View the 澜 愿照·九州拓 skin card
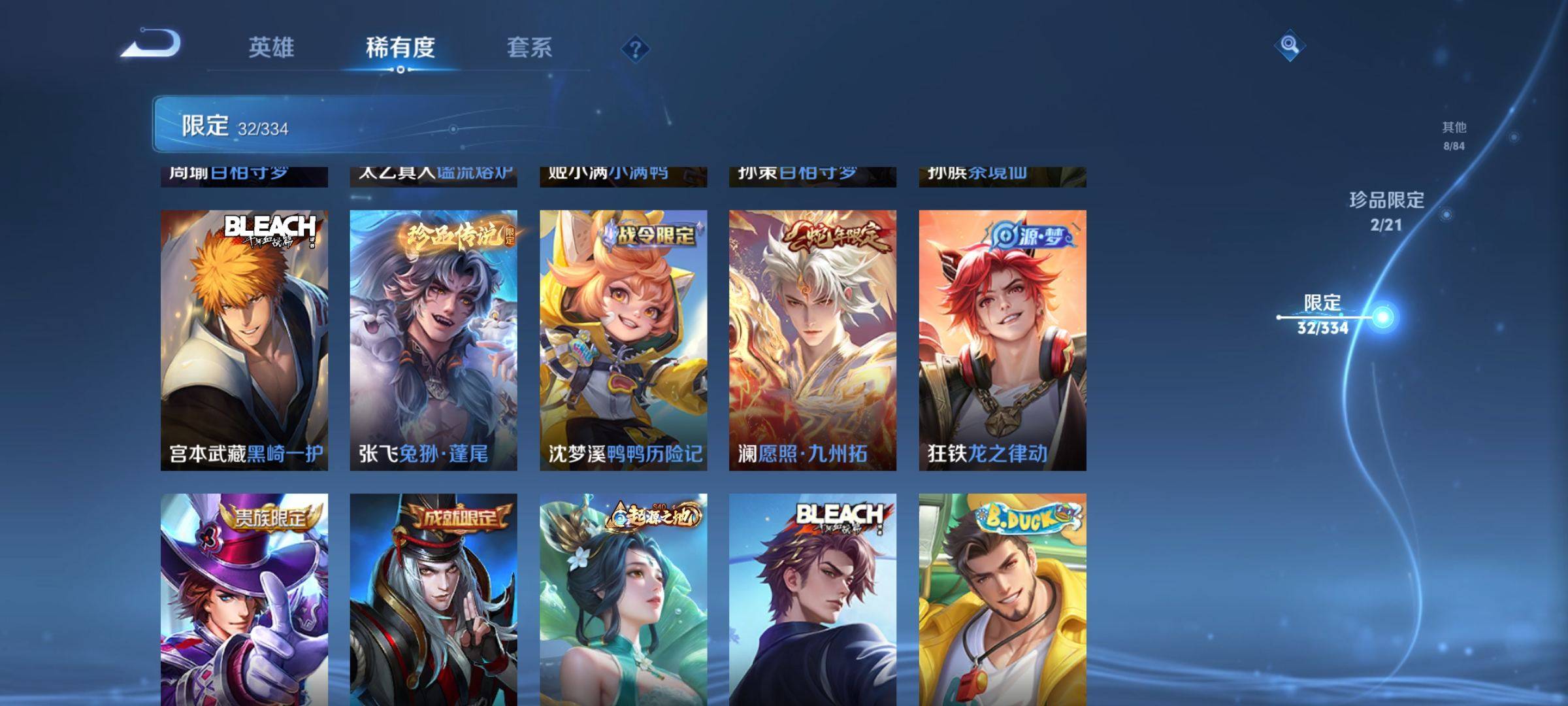The height and width of the screenshot is (706, 1568). coord(813,340)
